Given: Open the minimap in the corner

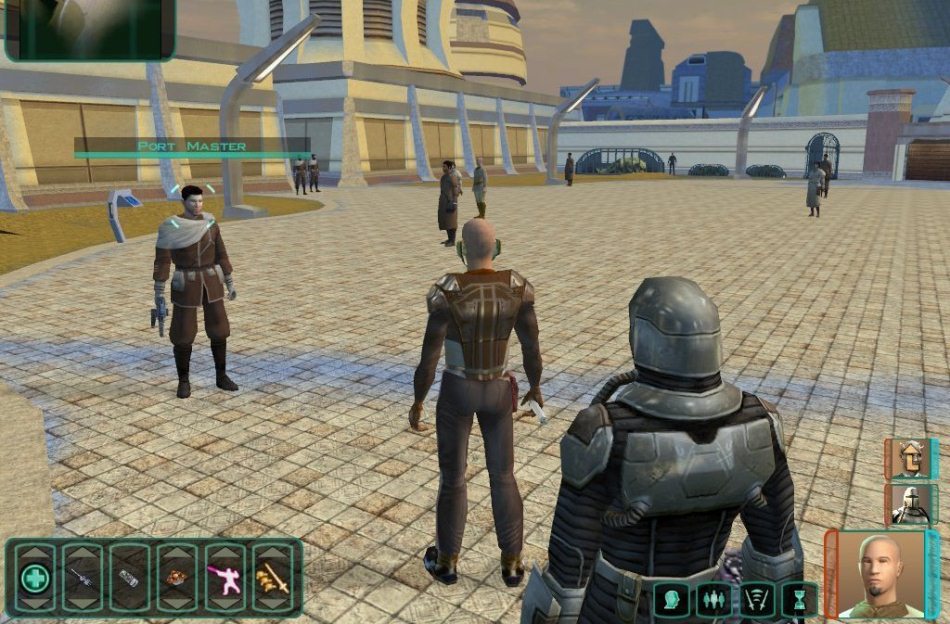Looking at the screenshot, I should [90, 28].
